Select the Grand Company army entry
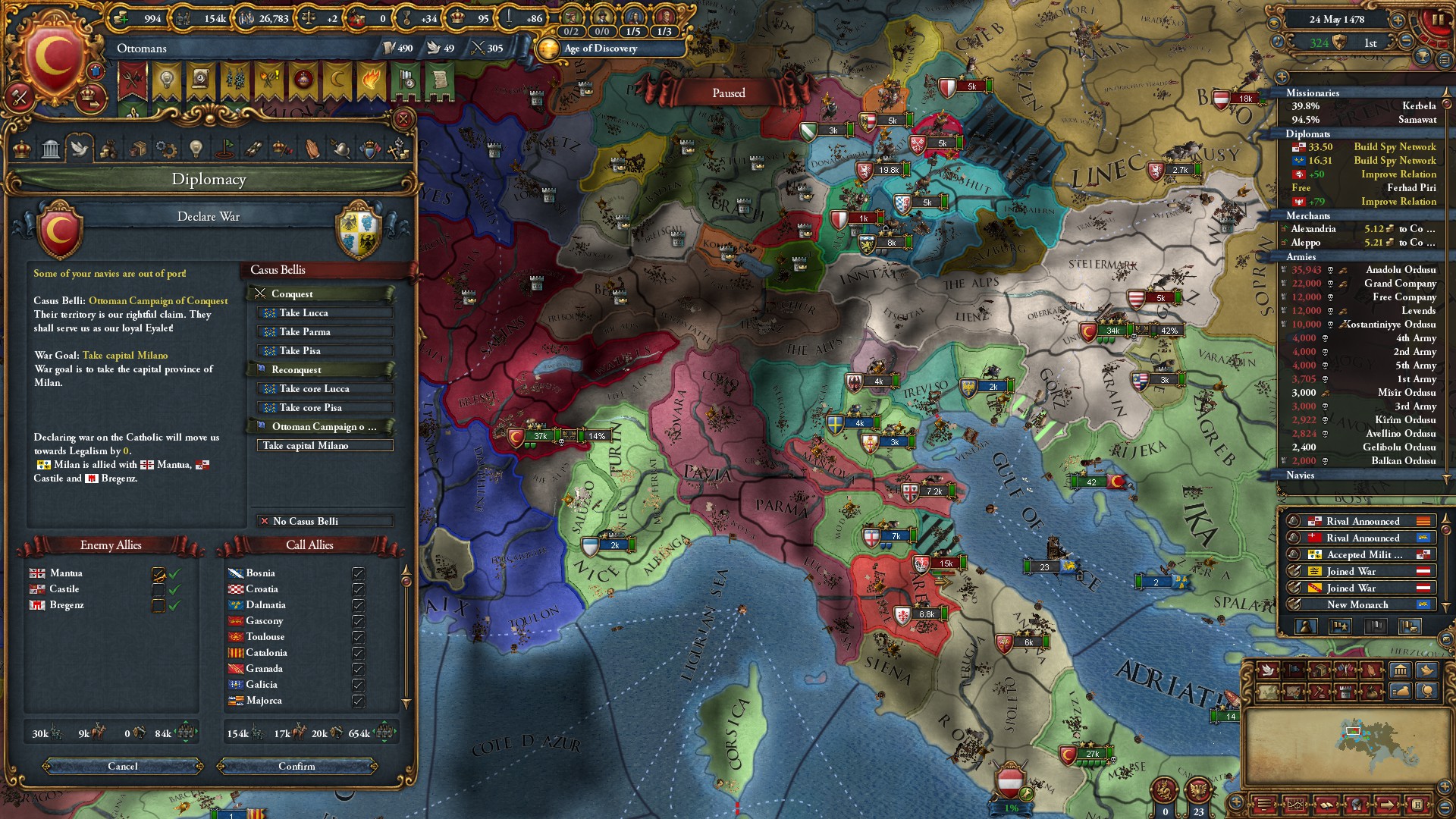 coord(1363,284)
